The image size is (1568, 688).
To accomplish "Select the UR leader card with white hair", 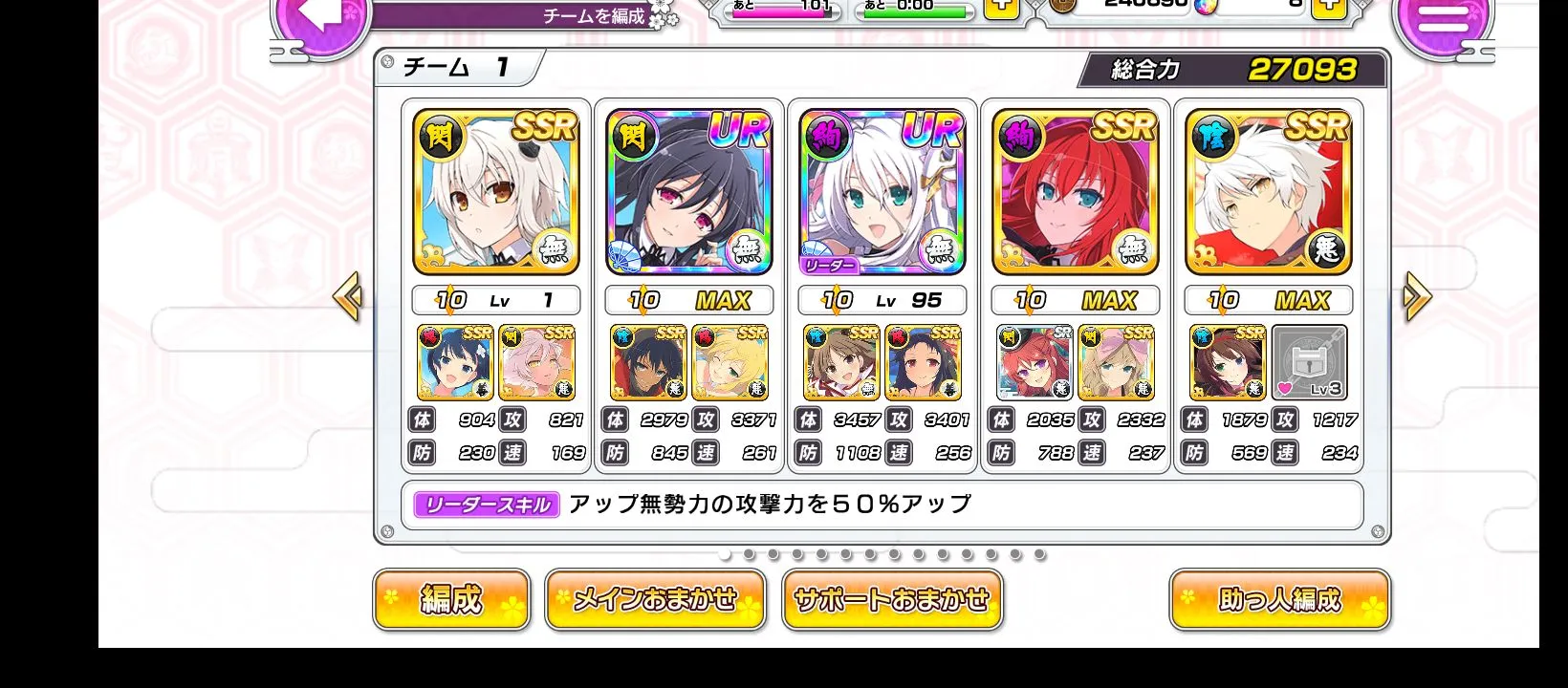I will 882,192.
